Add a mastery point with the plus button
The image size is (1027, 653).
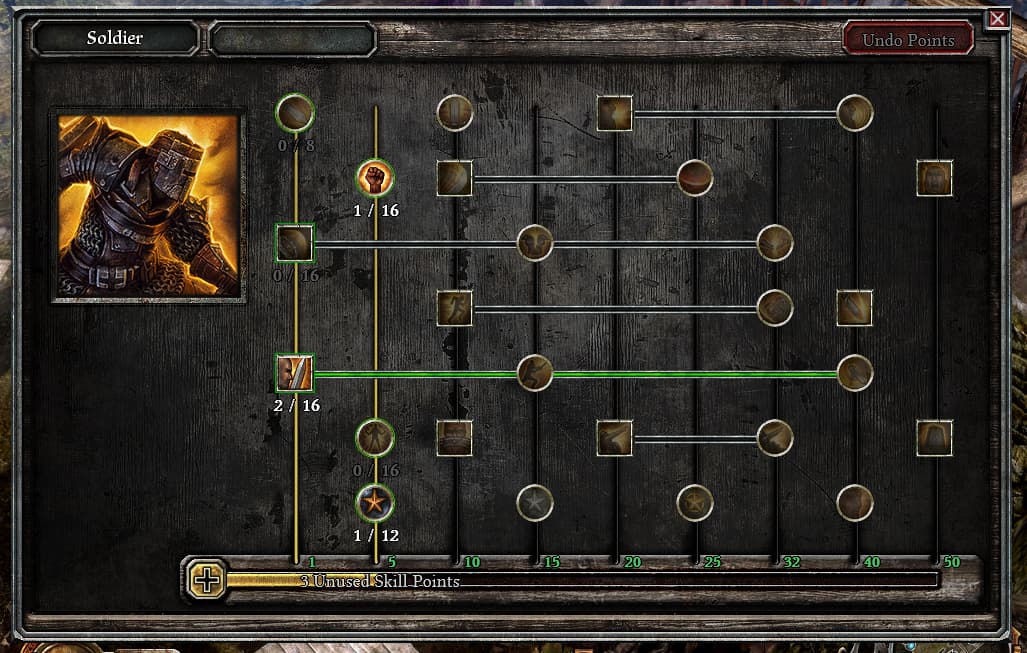coord(207,580)
